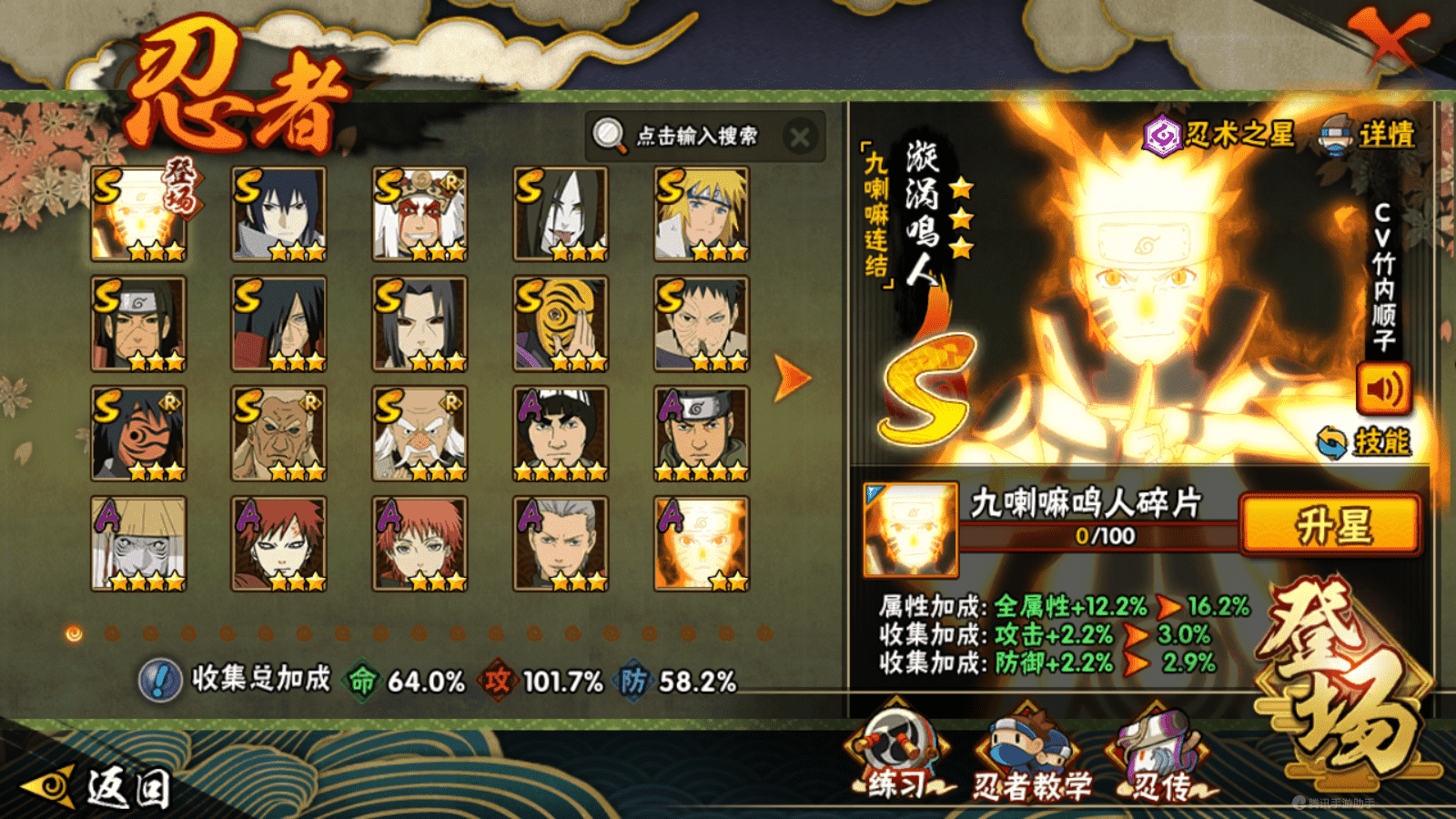Click the ninja search input field

[x=696, y=136]
